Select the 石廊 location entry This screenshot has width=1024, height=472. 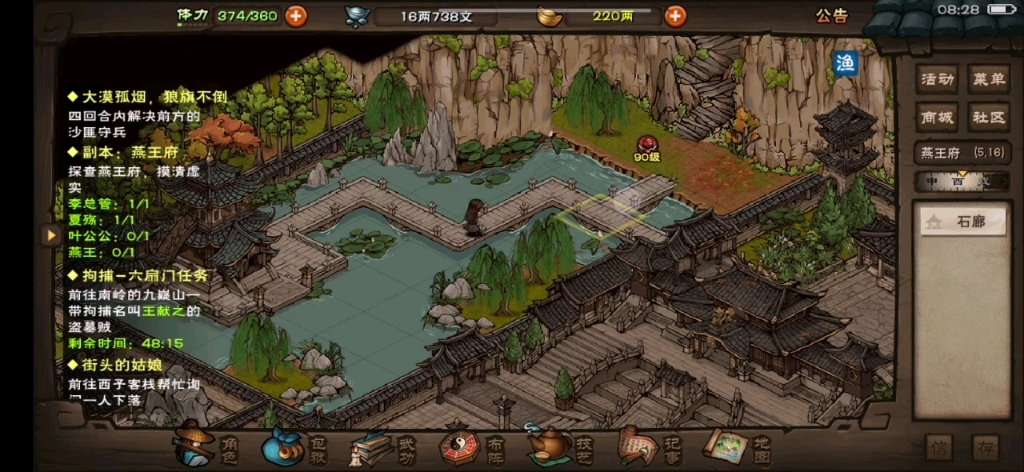pyautogui.click(x=960, y=222)
